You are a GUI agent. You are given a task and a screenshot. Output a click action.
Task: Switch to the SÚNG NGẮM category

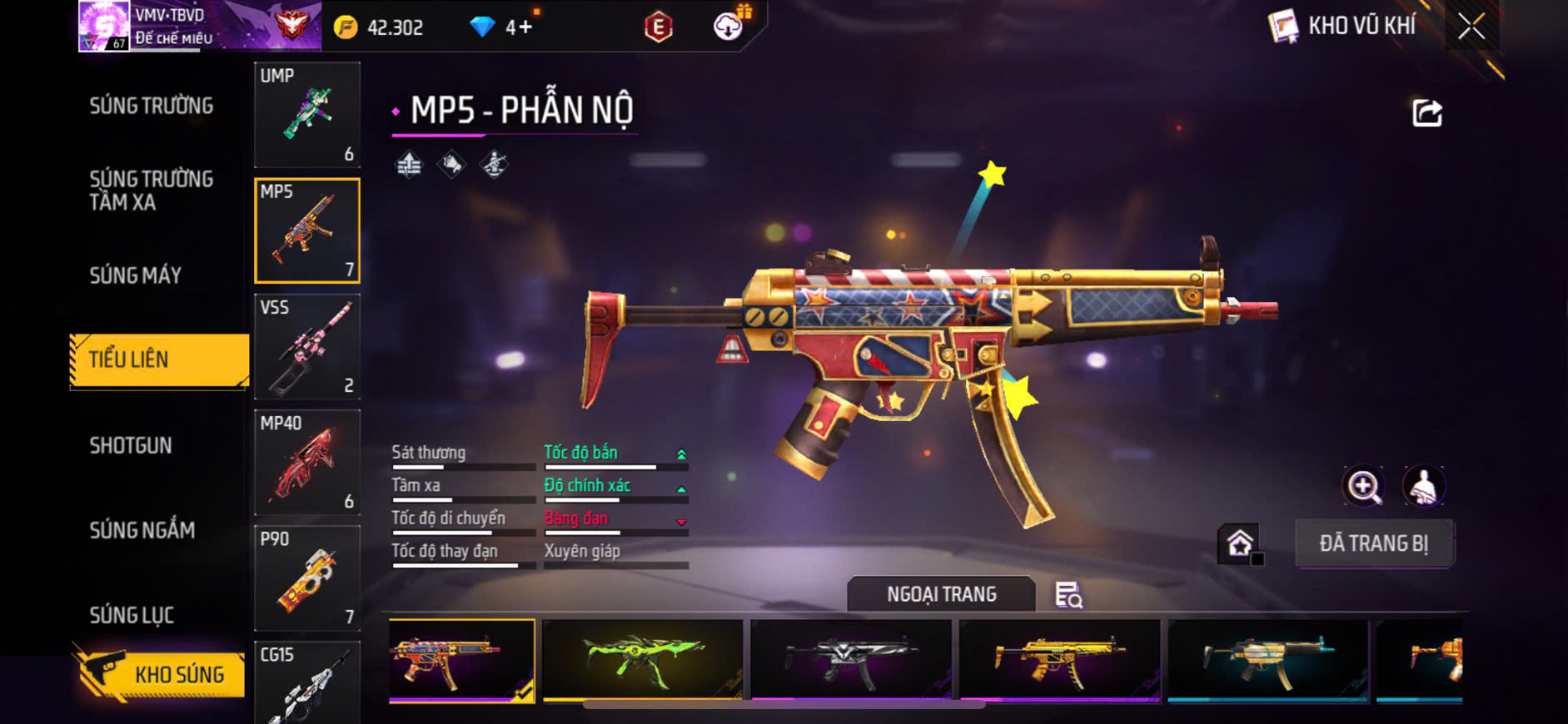point(142,530)
